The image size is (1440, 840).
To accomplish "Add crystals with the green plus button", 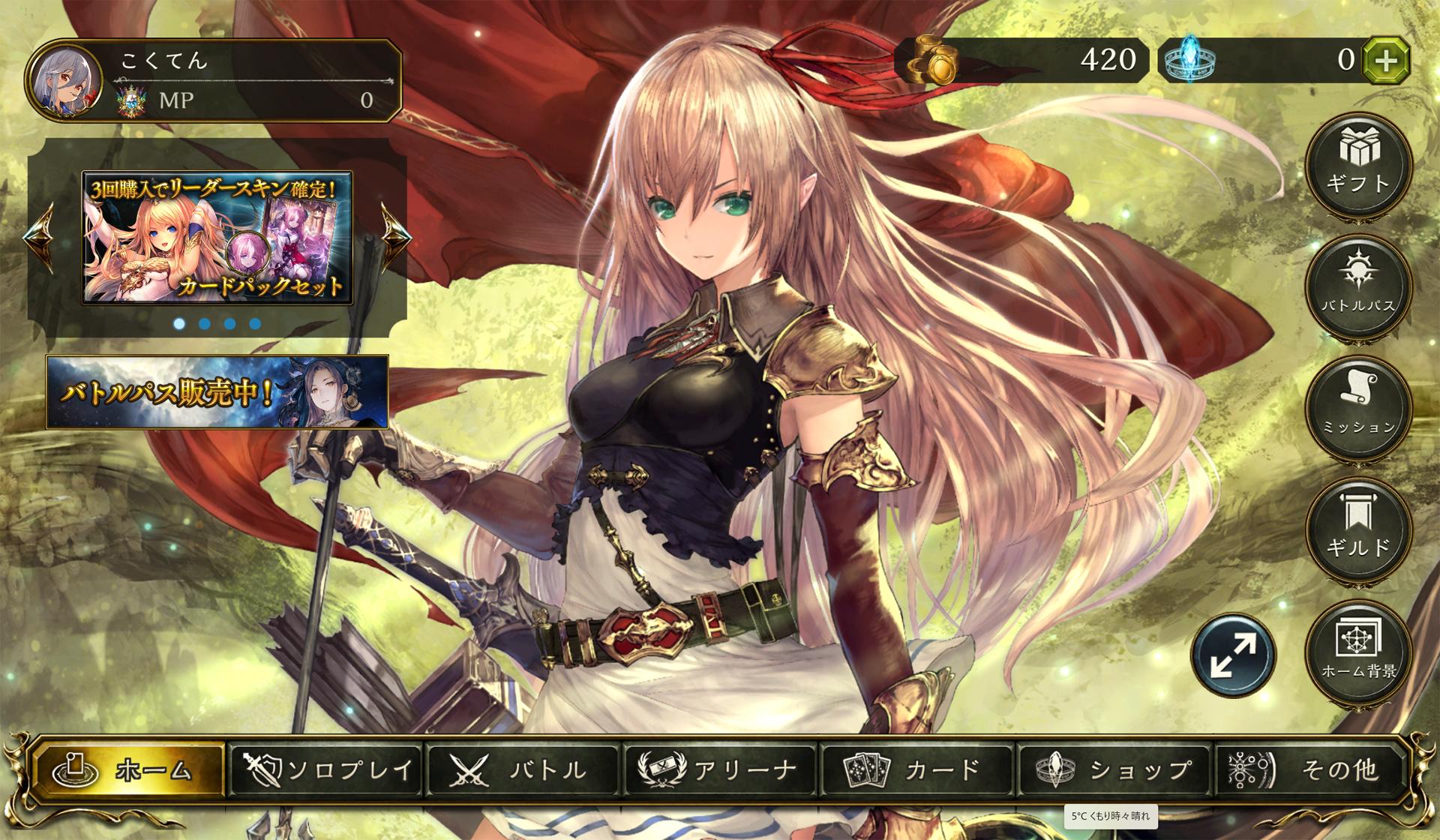I will [1385, 60].
